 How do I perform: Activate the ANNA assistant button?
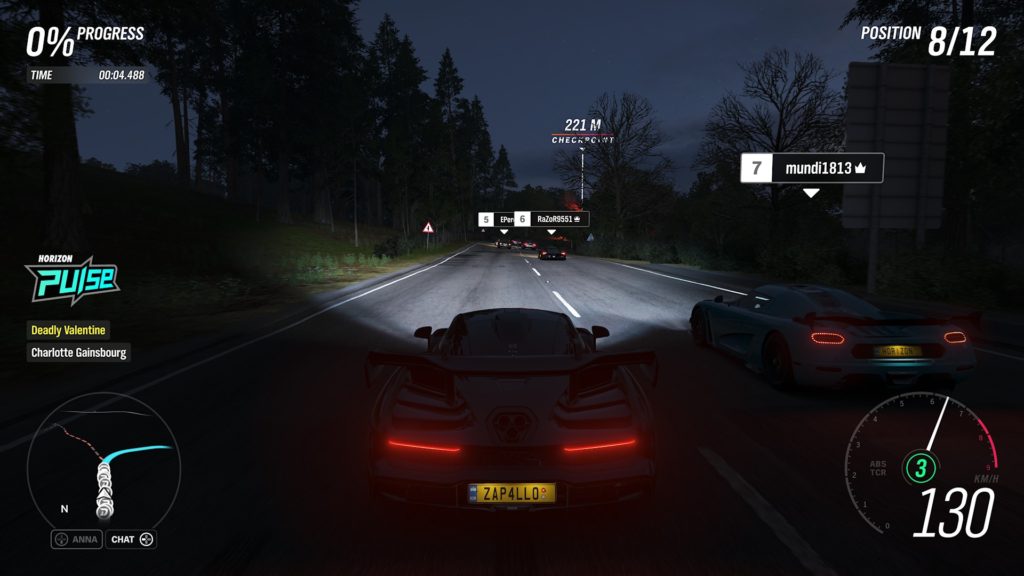click(77, 540)
